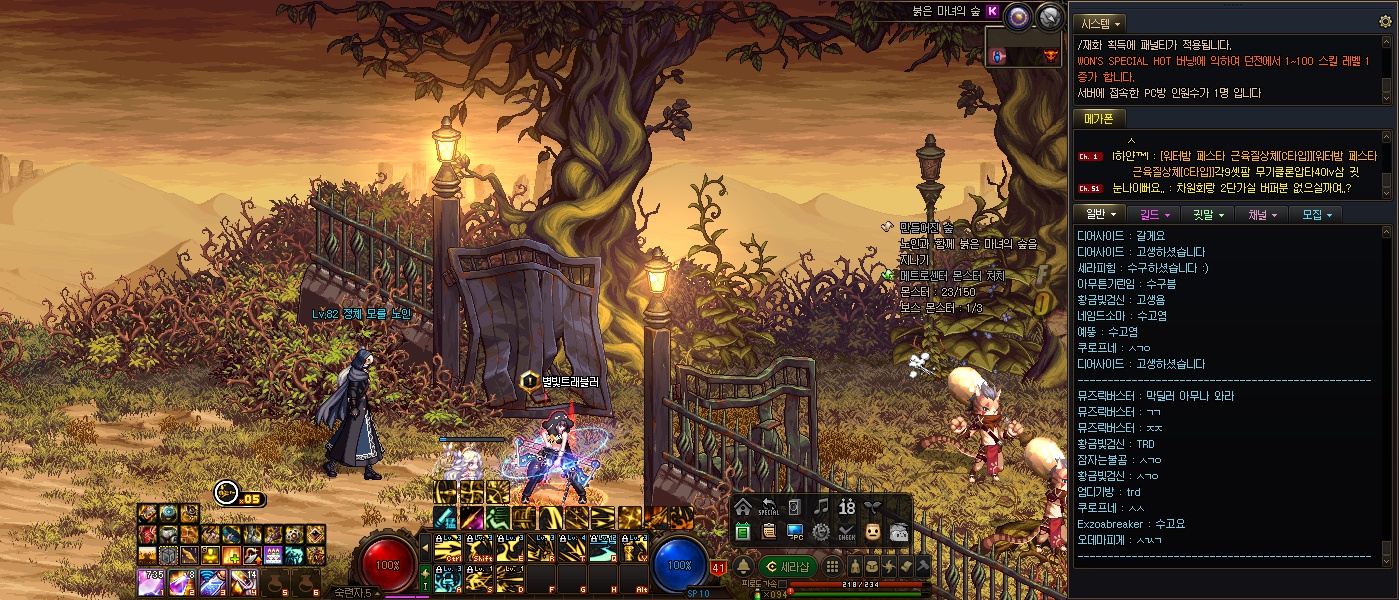Switch to the 길드 chat tab
Screen dimensions: 1399x600
pyautogui.click(x=1156, y=214)
